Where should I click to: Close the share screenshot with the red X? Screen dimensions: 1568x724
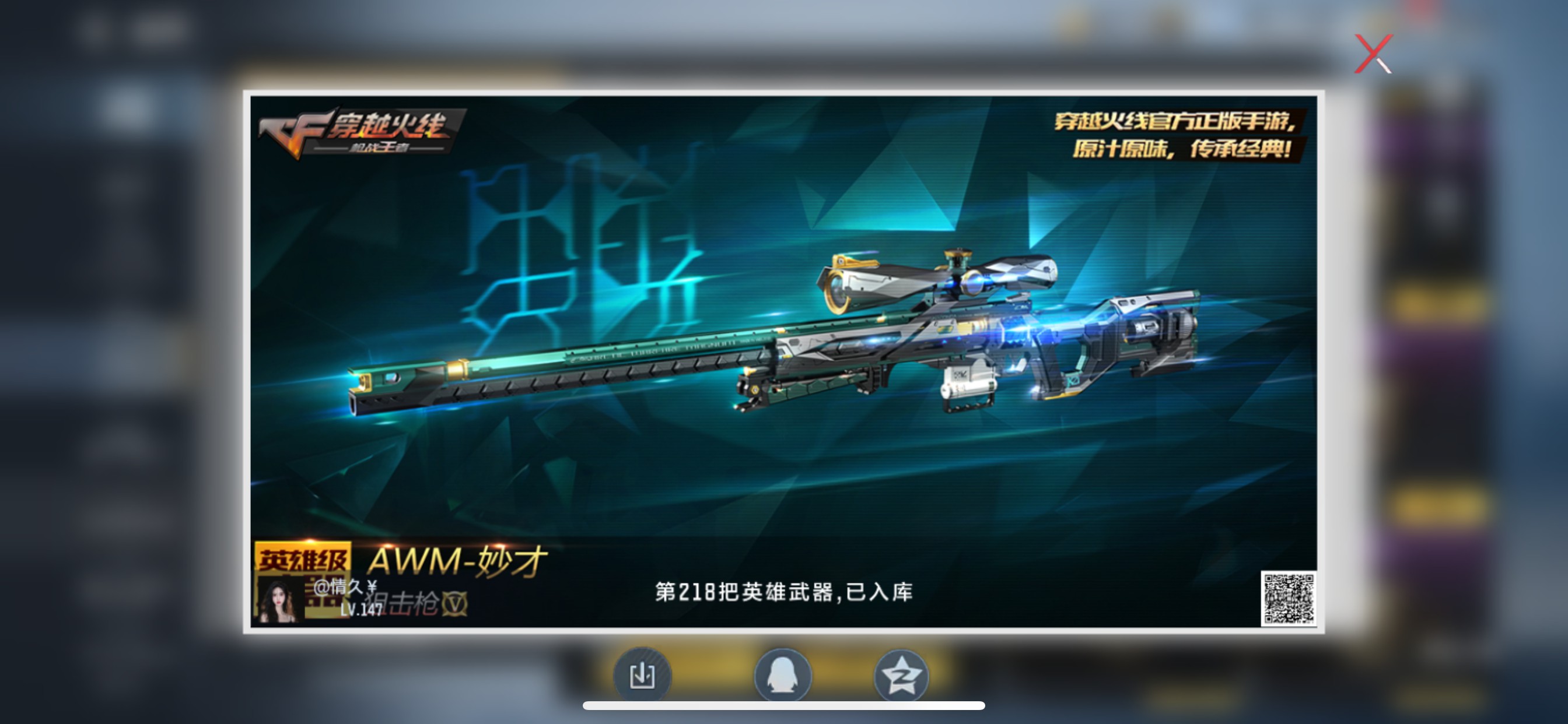[x=1374, y=52]
